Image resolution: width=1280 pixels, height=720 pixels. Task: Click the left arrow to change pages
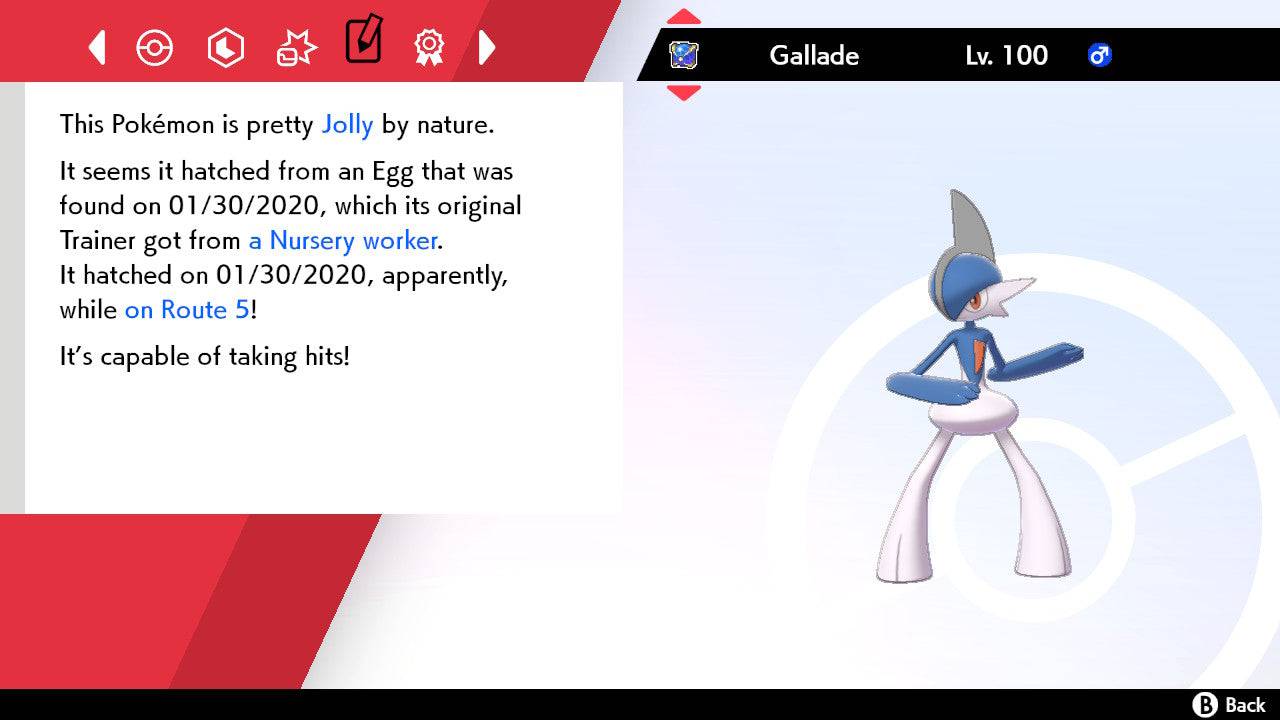(x=95, y=47)
